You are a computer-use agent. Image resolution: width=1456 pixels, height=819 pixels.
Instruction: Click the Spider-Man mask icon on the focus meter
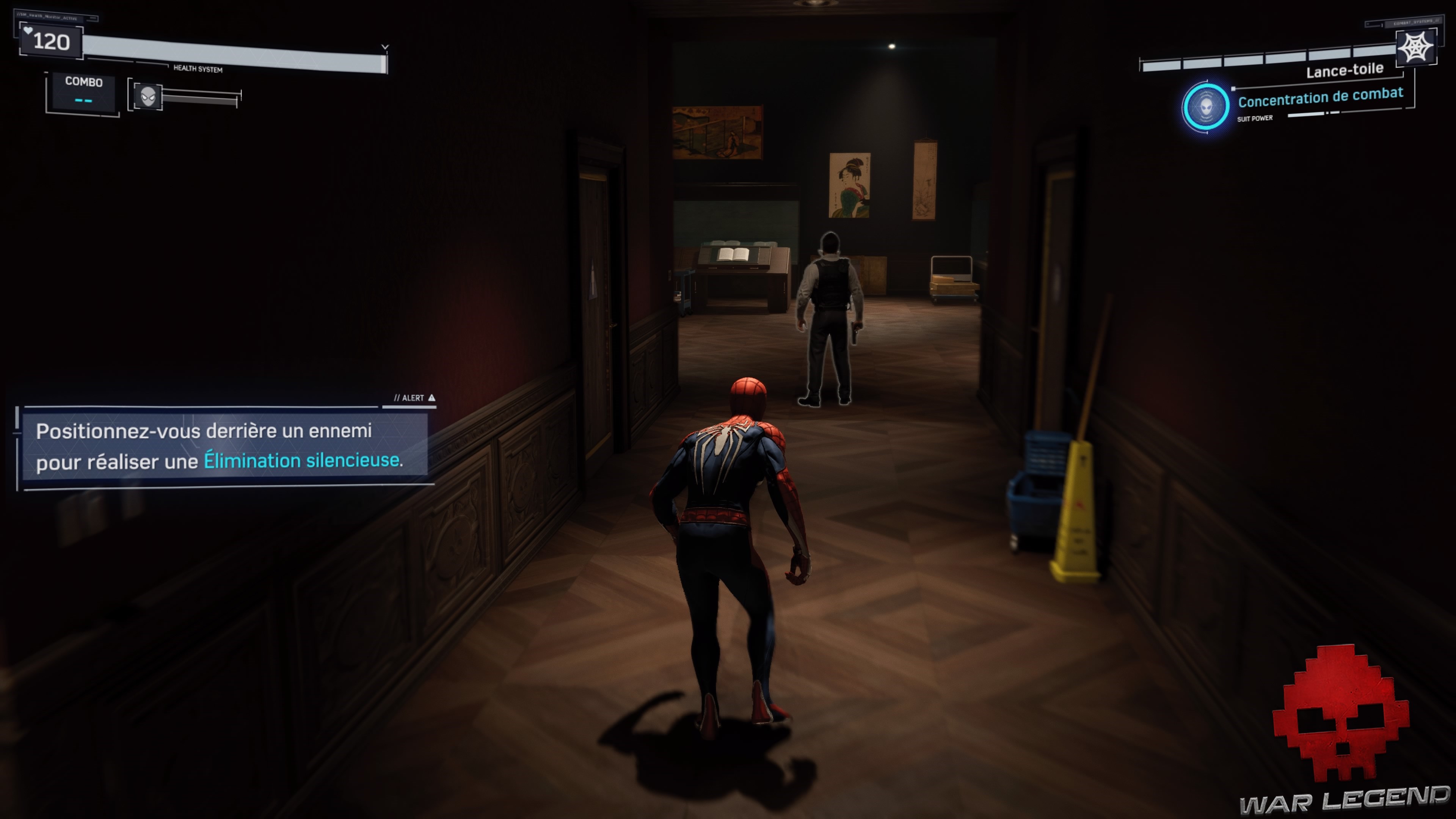tap(148, 97)
